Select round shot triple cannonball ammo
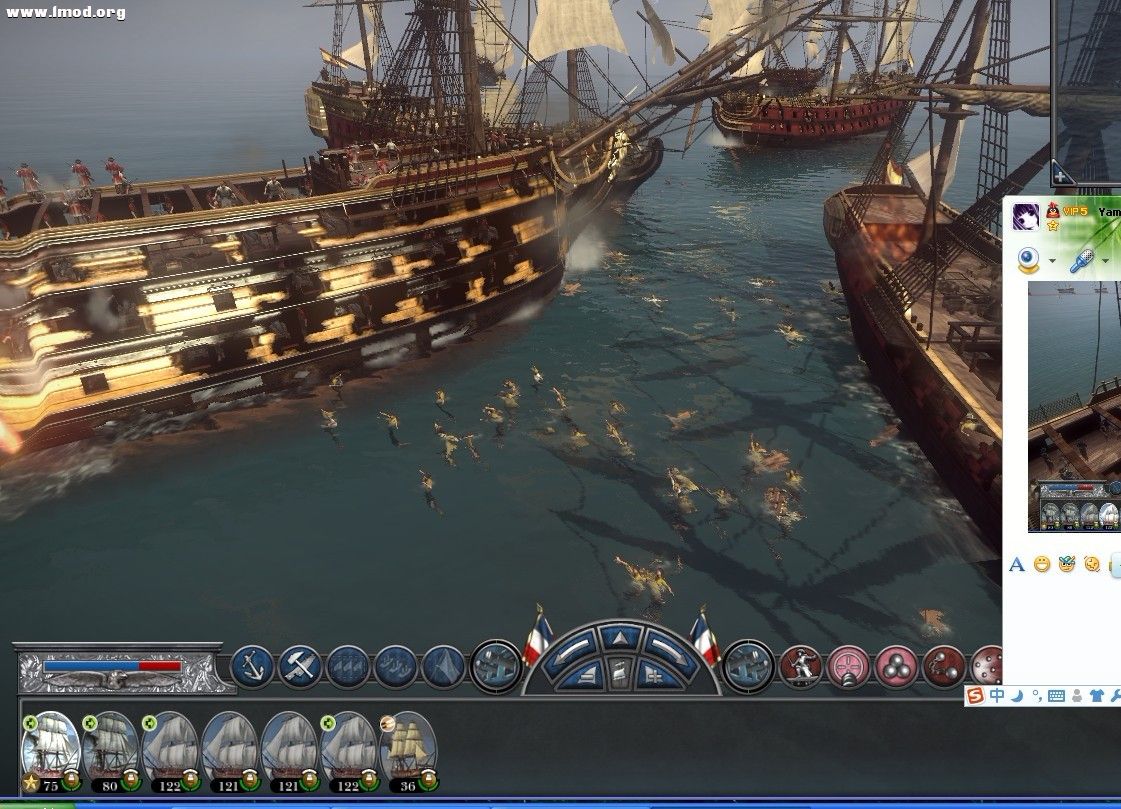 point(897,667)
